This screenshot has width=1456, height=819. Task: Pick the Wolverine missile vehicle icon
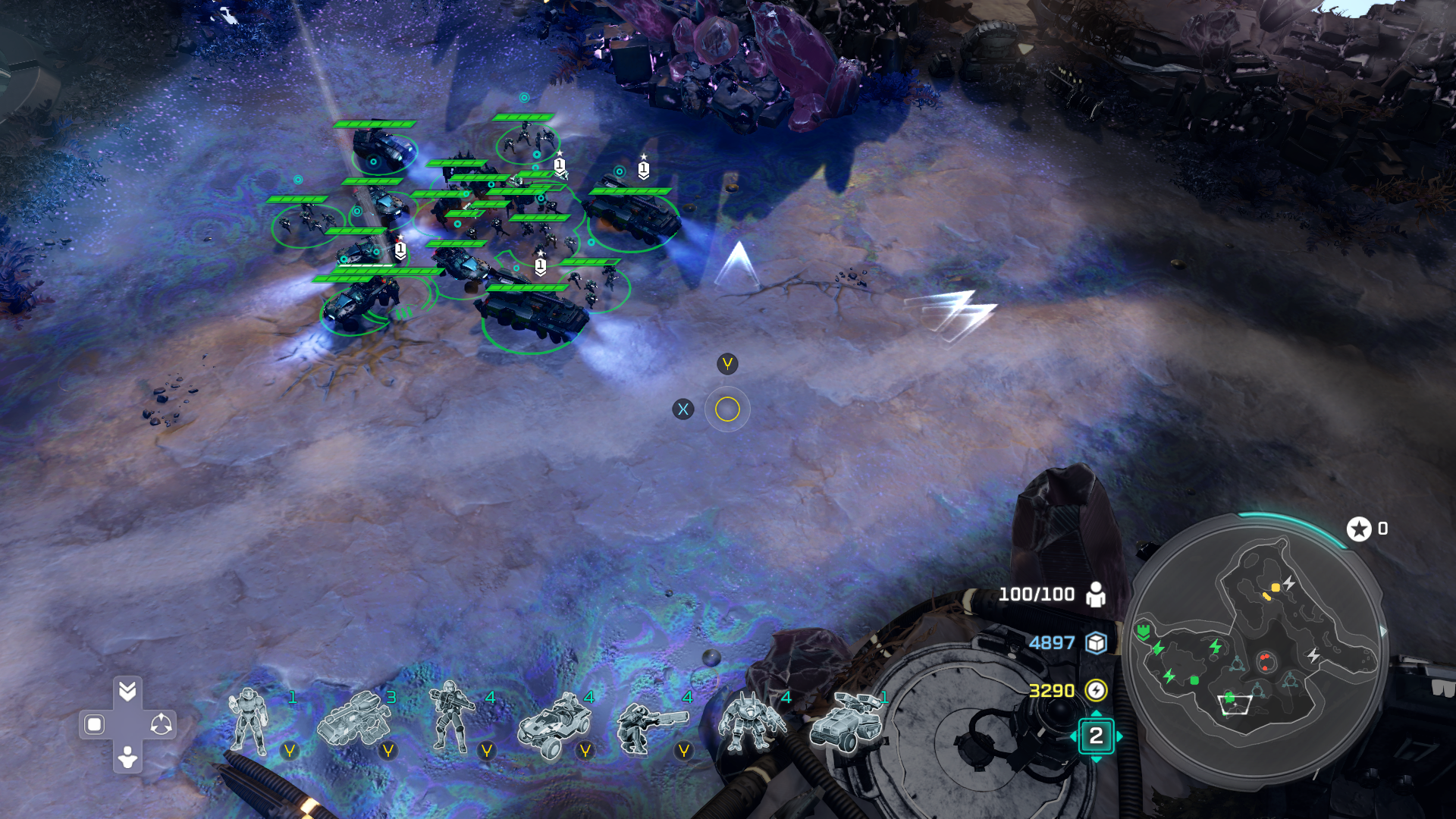845,722
